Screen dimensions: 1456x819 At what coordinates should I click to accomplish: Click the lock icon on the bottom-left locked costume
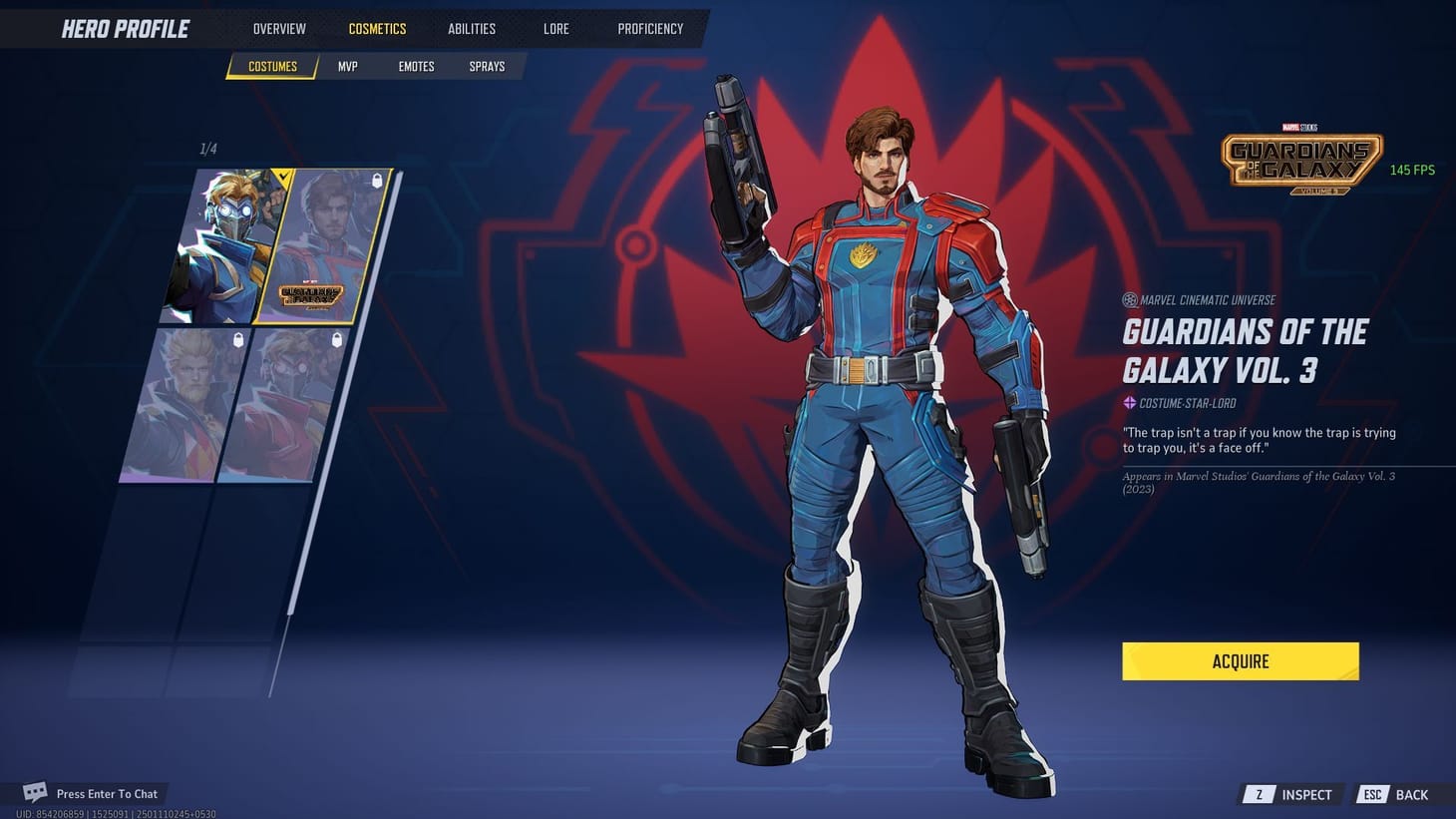tap(238, 338)
